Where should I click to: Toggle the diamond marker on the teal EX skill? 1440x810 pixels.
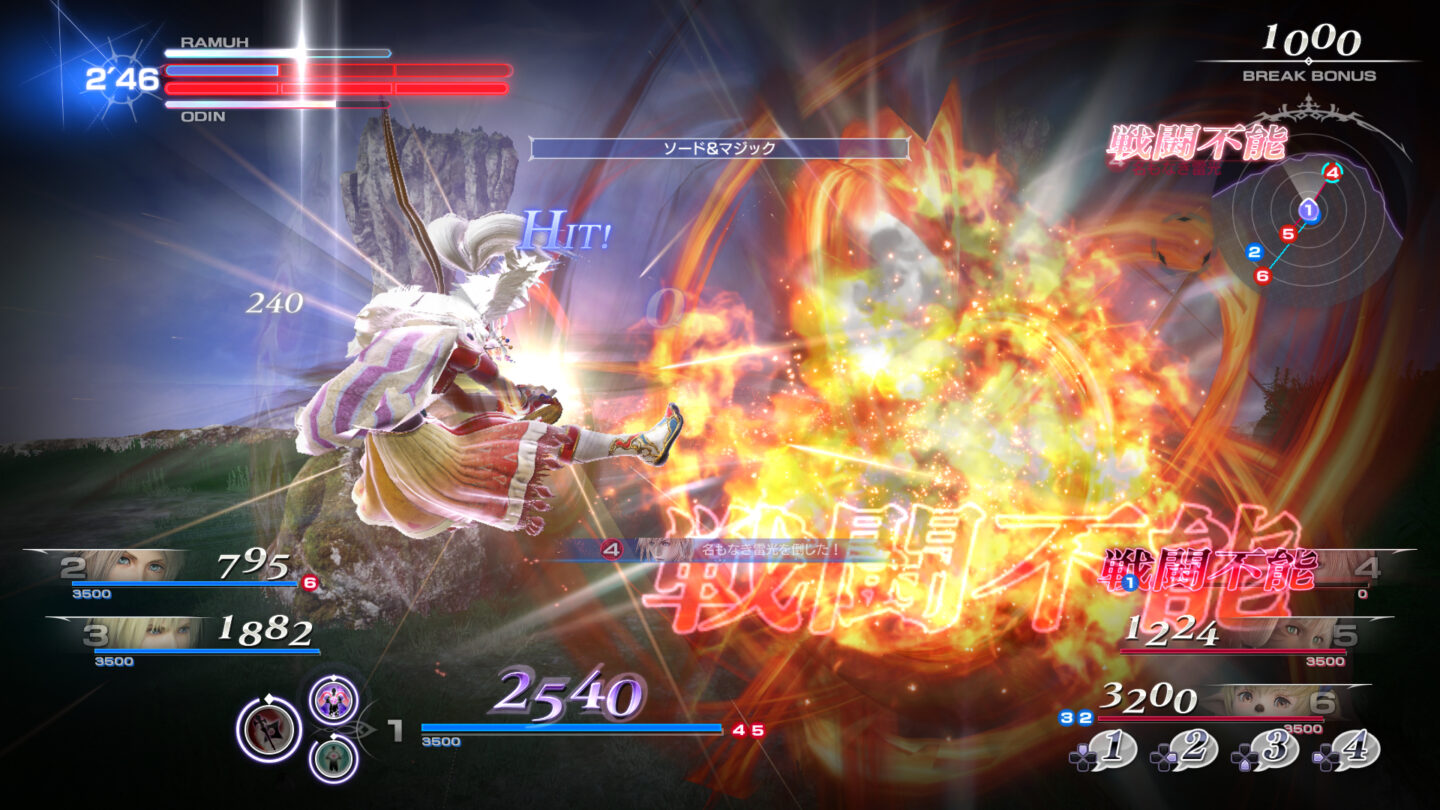334,735
